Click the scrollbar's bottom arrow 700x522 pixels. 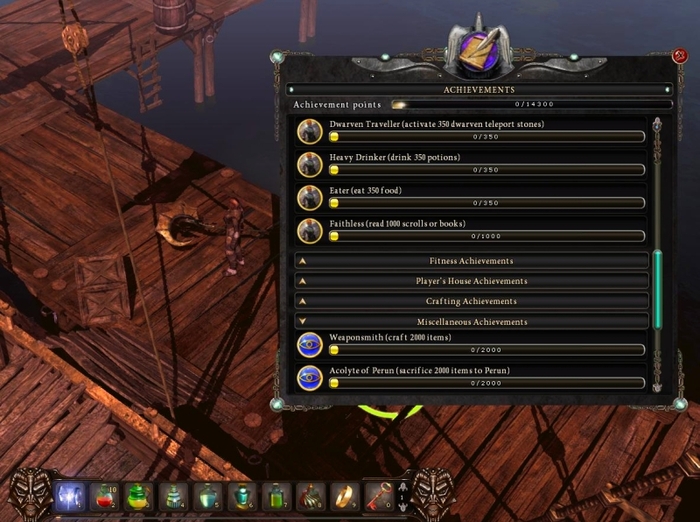(x=658, y=384)
